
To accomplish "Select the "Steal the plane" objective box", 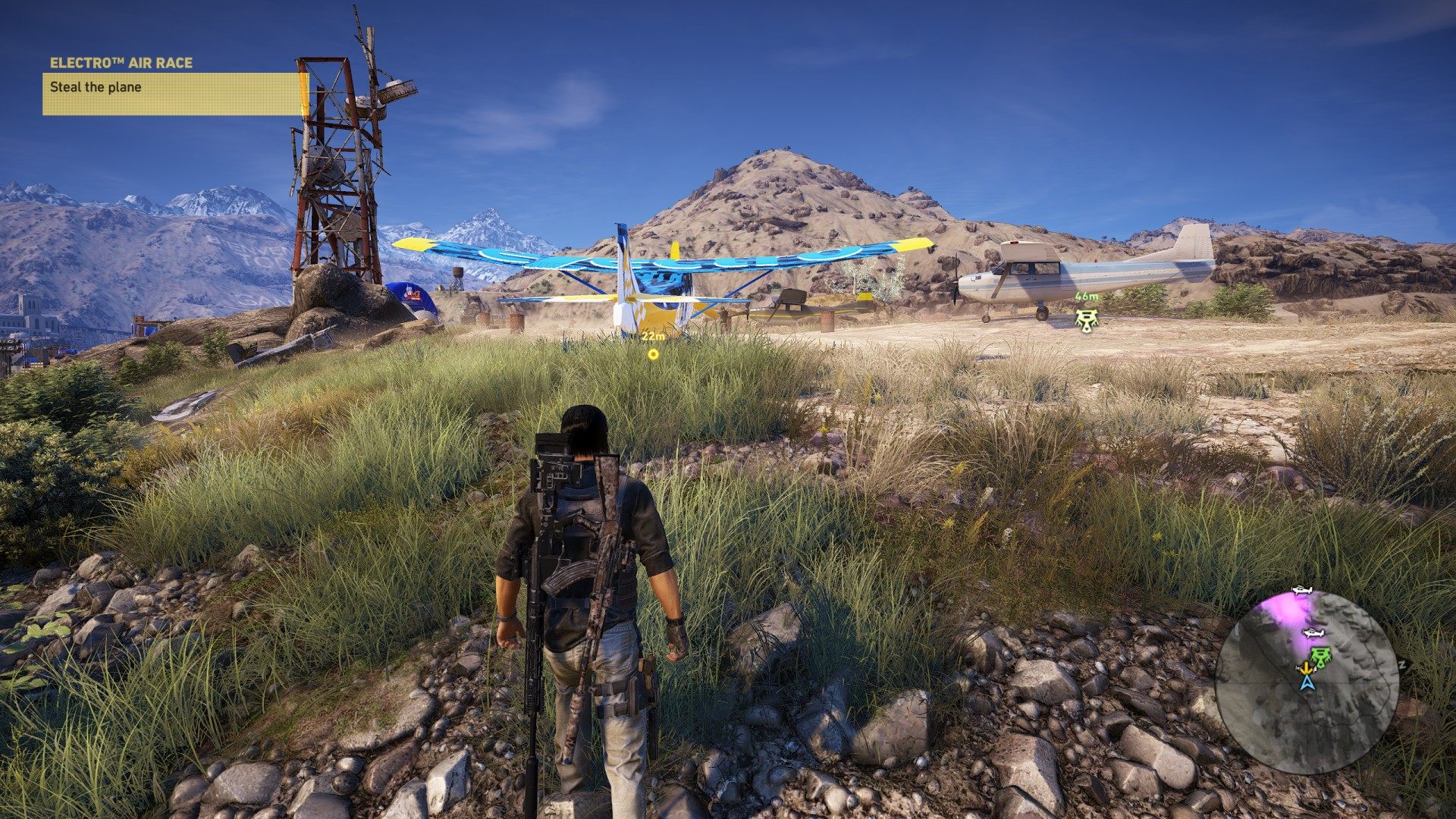I will coord(171,93).
